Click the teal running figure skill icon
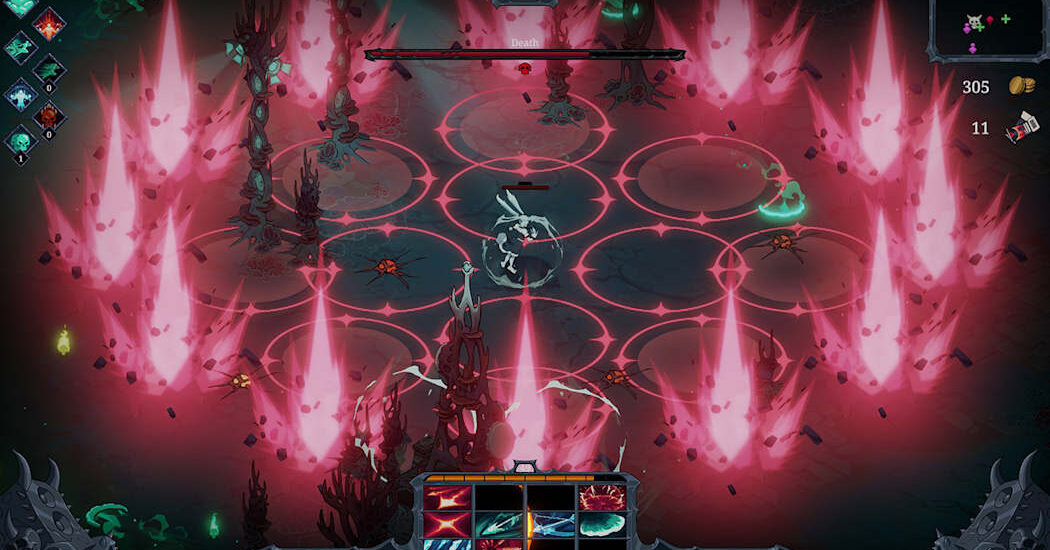 click(21, 48)
